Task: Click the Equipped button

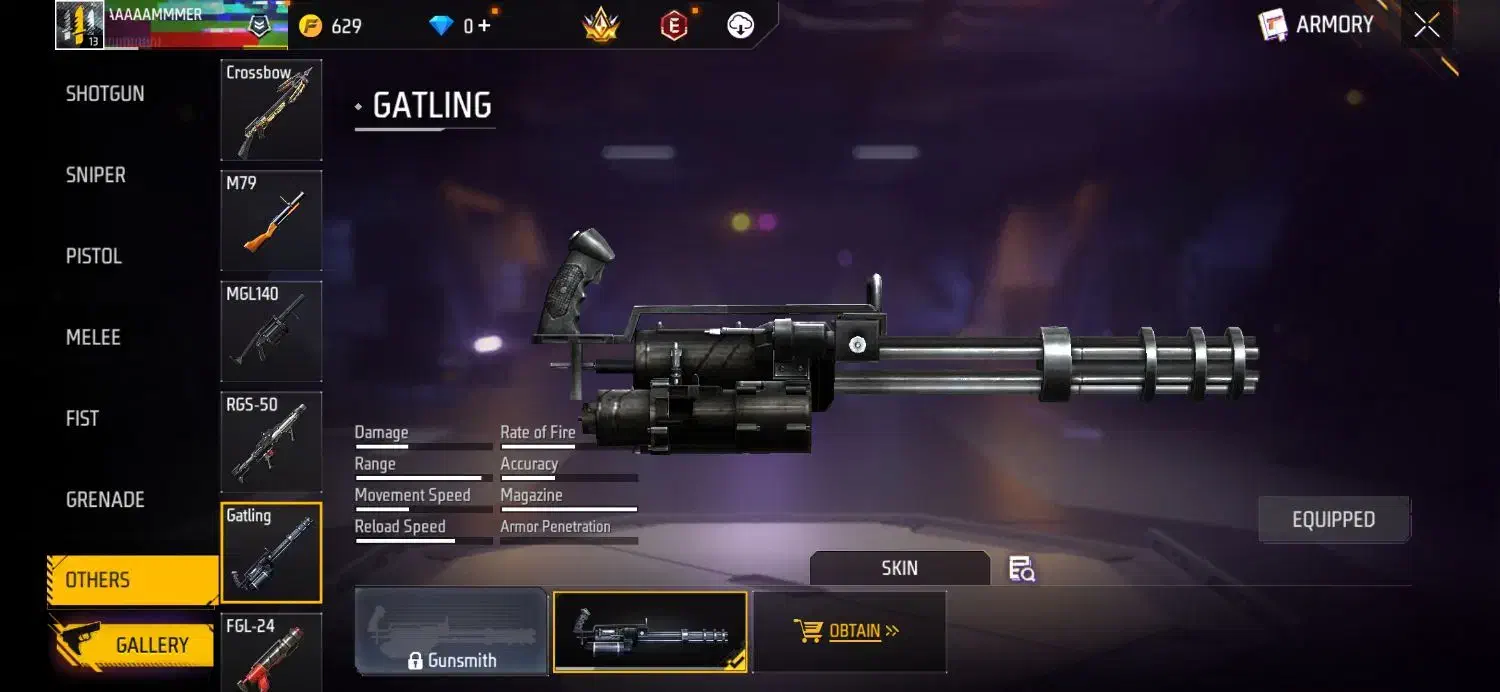Action: [x=1333, y=520]
